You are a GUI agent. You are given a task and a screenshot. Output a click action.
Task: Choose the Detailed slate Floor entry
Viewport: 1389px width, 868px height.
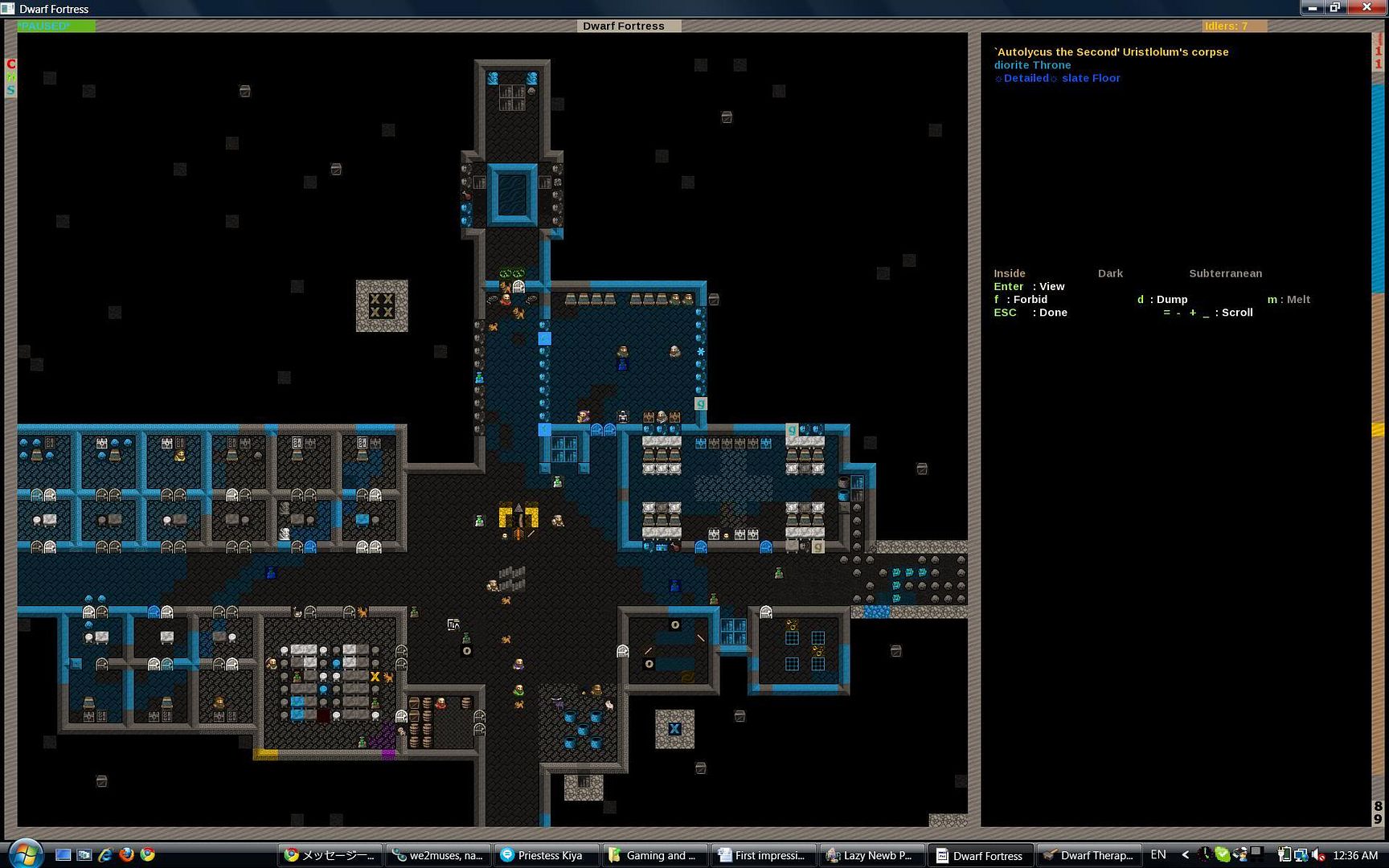pos(1057,78)
